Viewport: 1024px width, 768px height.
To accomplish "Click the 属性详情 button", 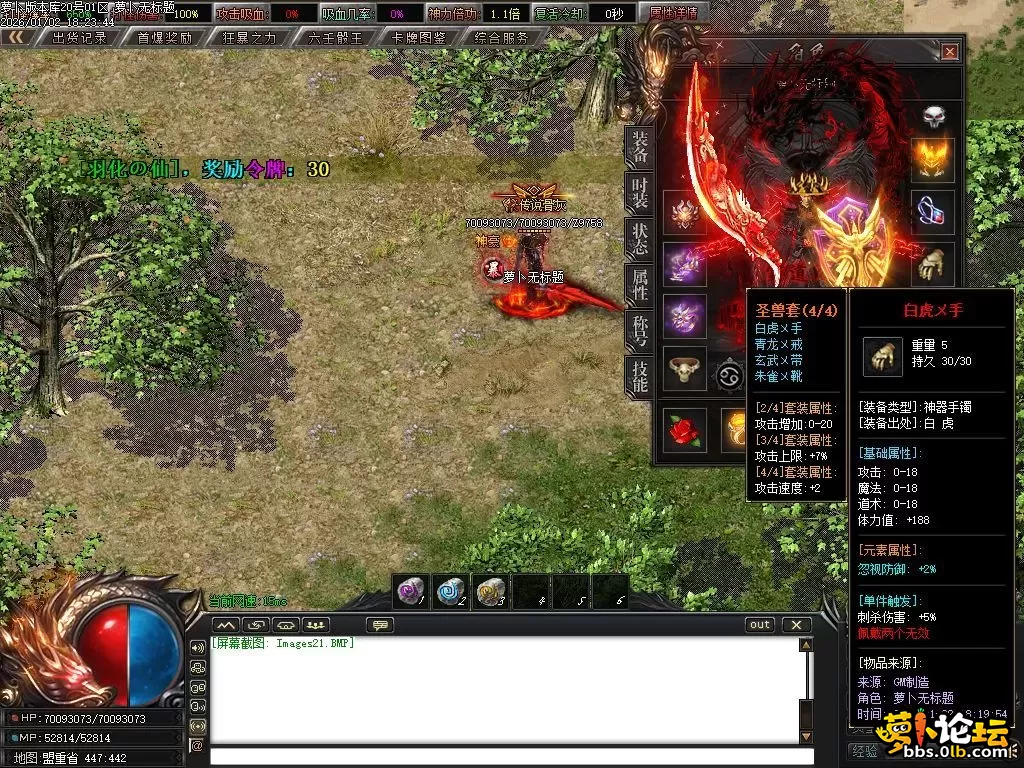I will [x=674, y=13].
